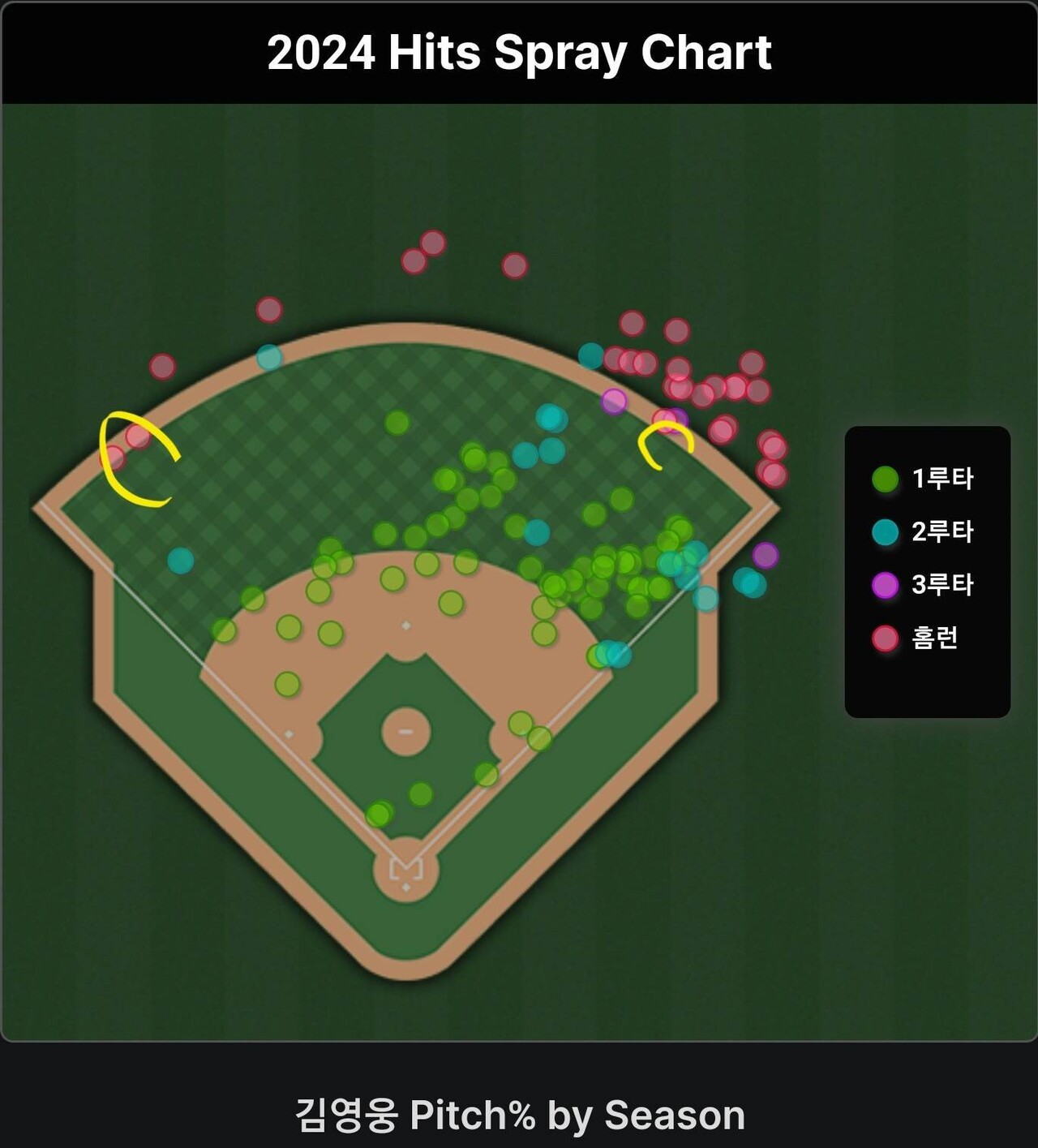Image resolution: width=1038 pixels, height=1148 pixels.
Task: Select the 3루타 legend filter
Action: 923,584
